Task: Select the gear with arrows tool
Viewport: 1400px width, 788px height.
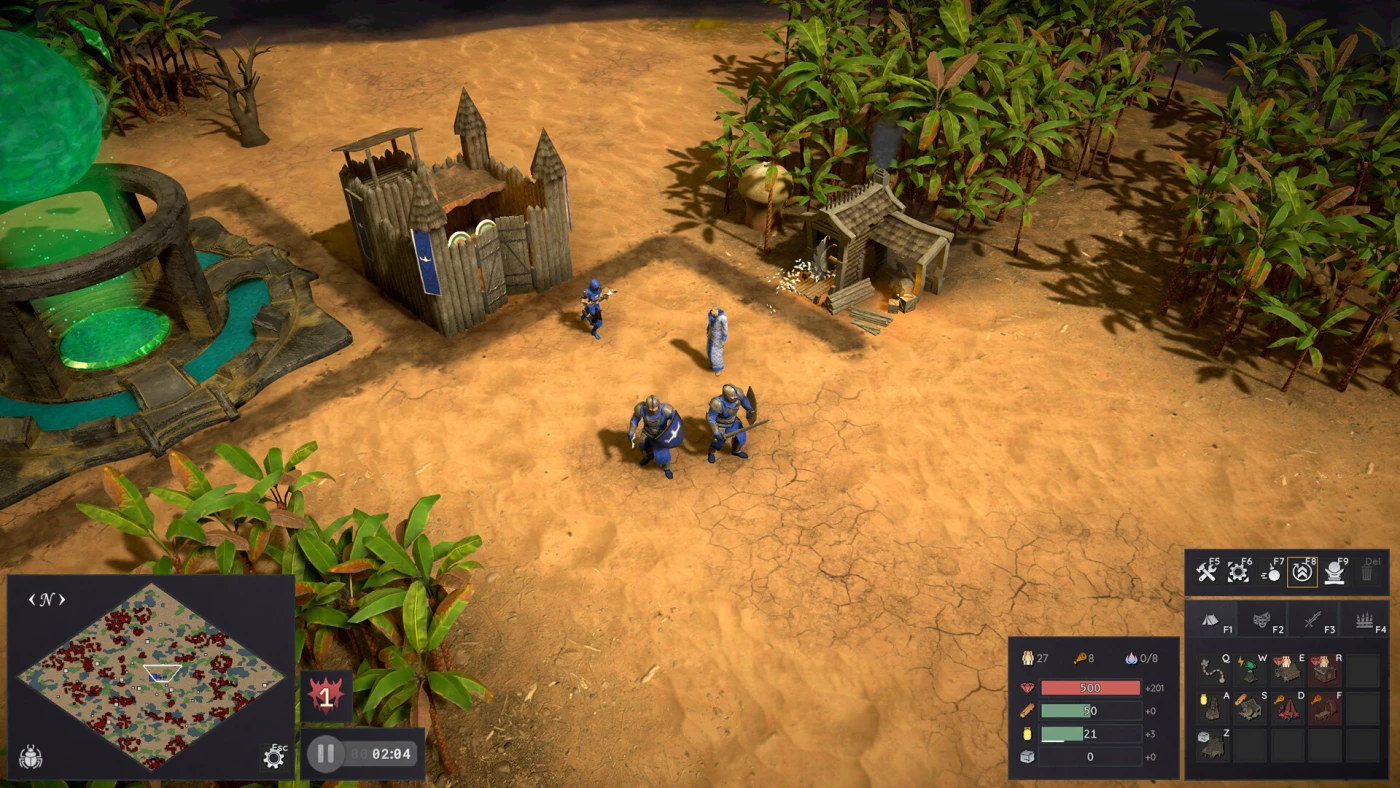Action: coord(1238,572)
